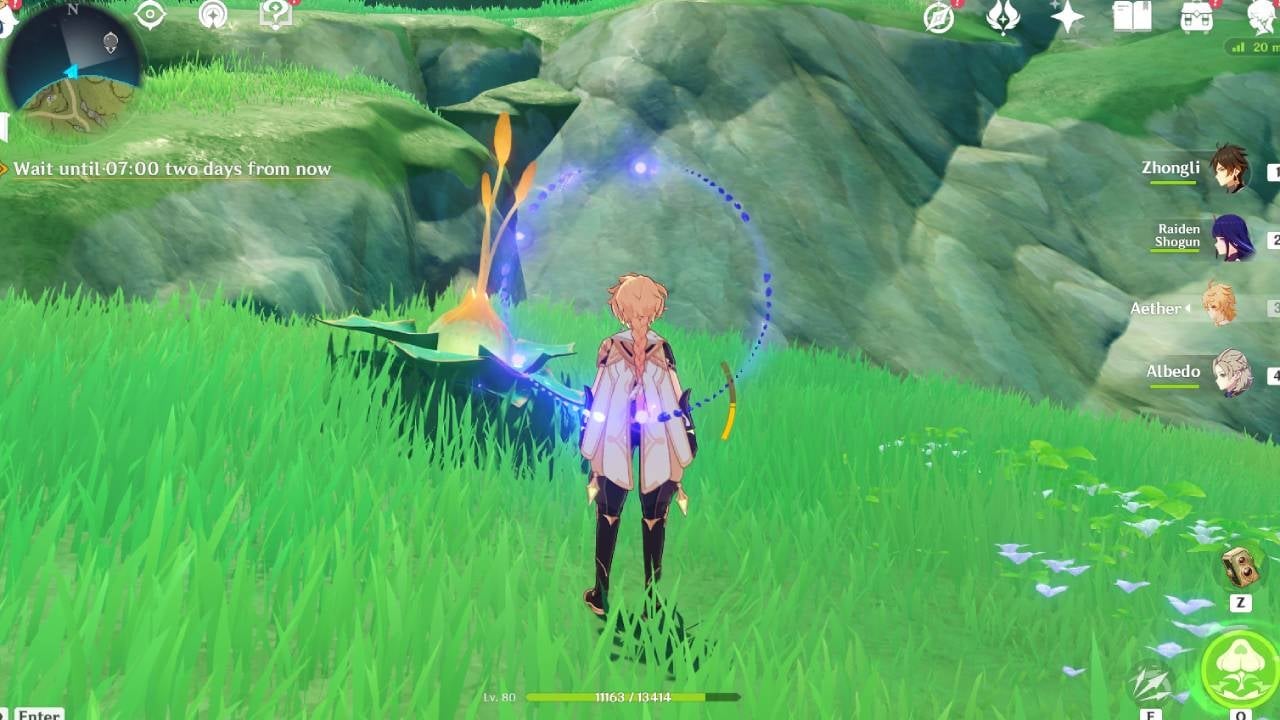Click the eye-shaped tracking icon beside the minimap
This screenshot has width=1280, height=720.
150,13
